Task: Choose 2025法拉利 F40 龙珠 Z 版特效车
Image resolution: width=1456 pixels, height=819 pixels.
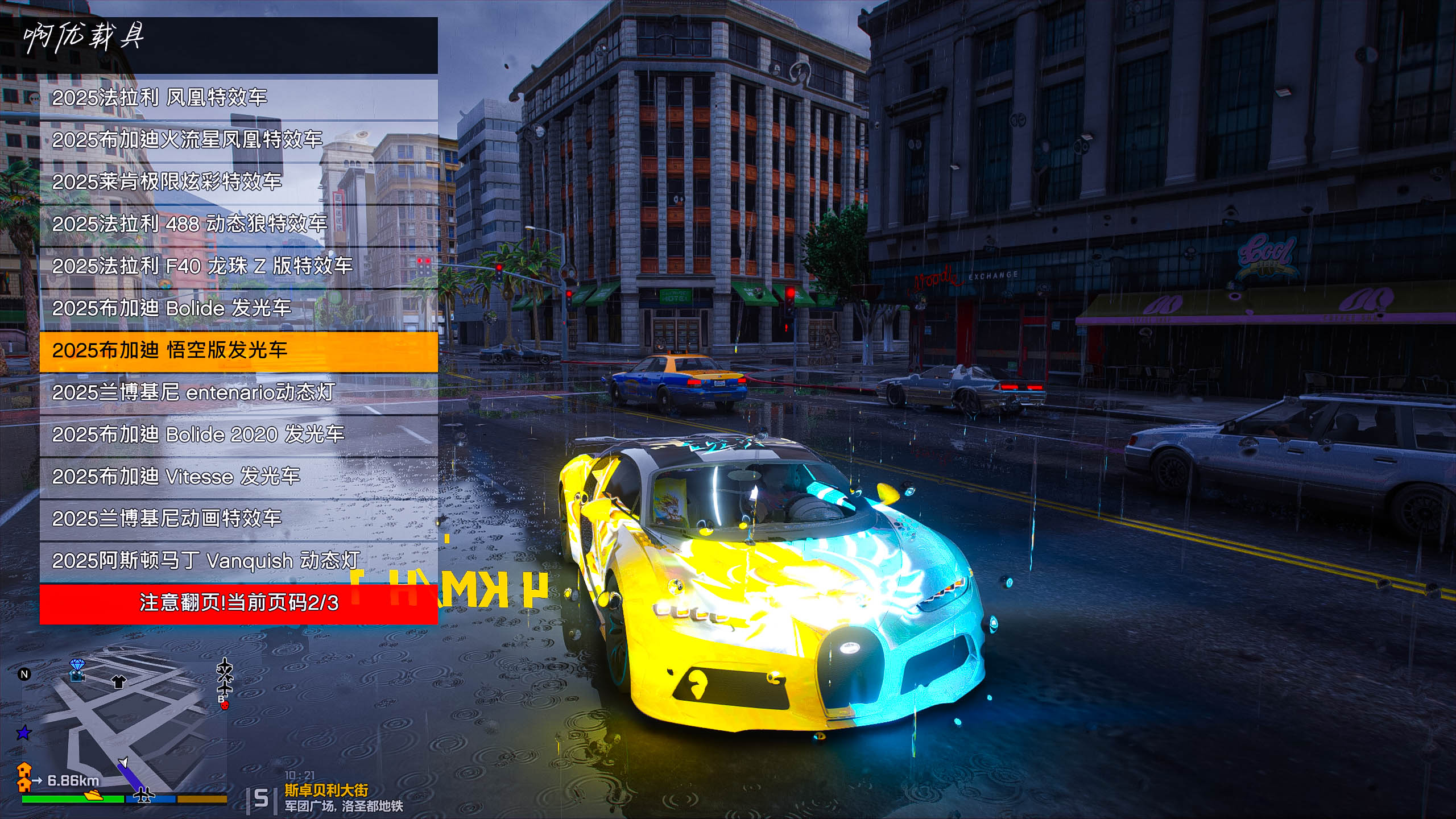Action: pyautogui.click(x=238, y=266)
